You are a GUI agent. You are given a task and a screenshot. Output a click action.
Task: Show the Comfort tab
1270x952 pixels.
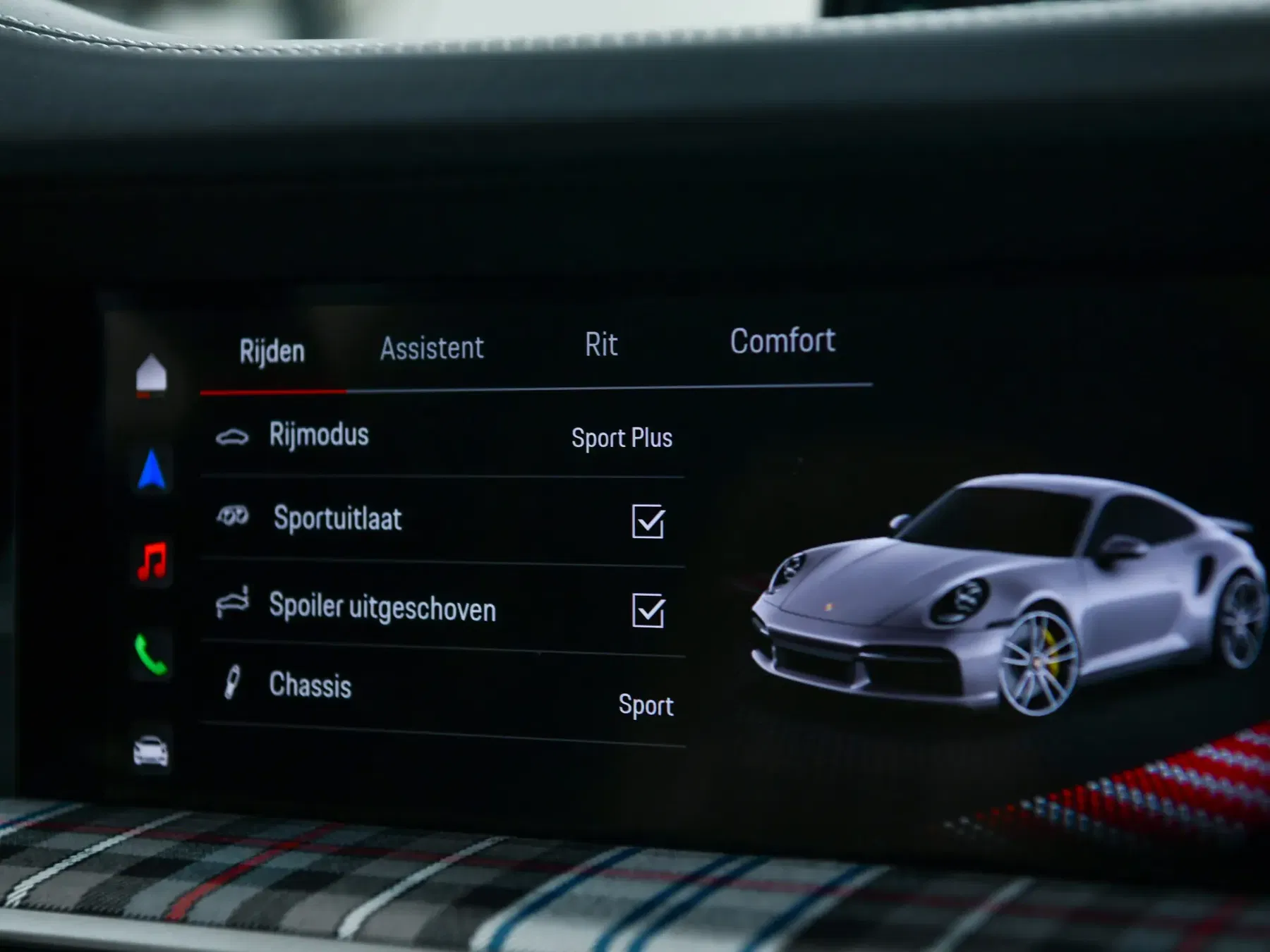click(782, 341)
